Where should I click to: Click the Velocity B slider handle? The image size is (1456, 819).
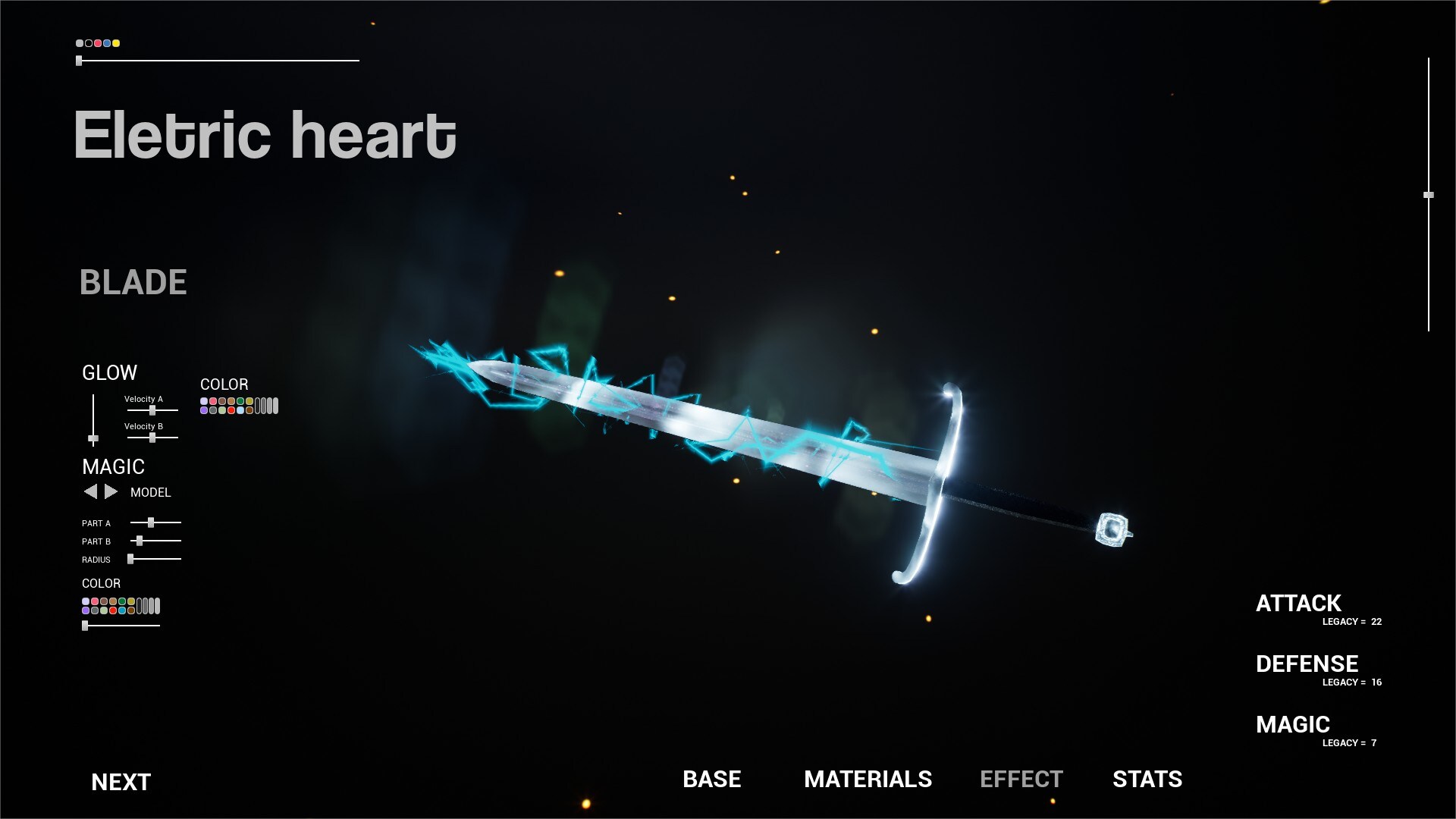[153, 438]
